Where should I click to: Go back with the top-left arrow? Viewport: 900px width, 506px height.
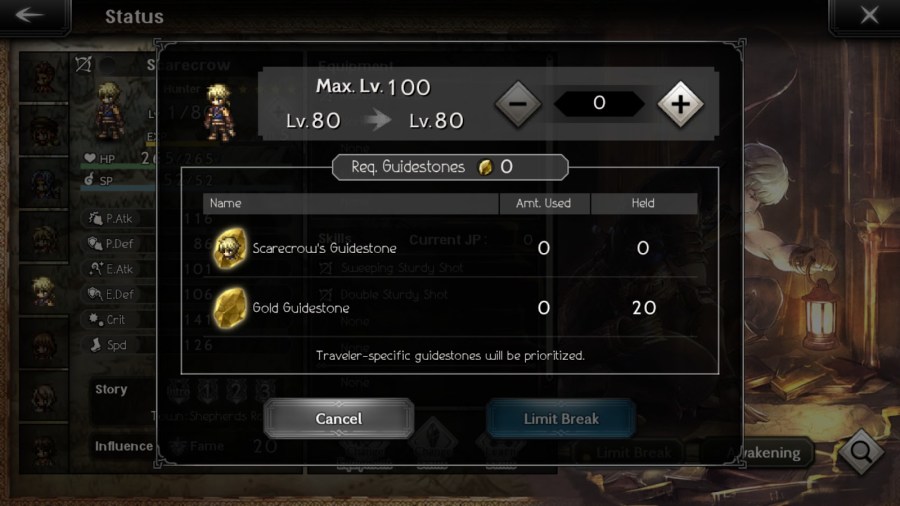pos(33,16)
